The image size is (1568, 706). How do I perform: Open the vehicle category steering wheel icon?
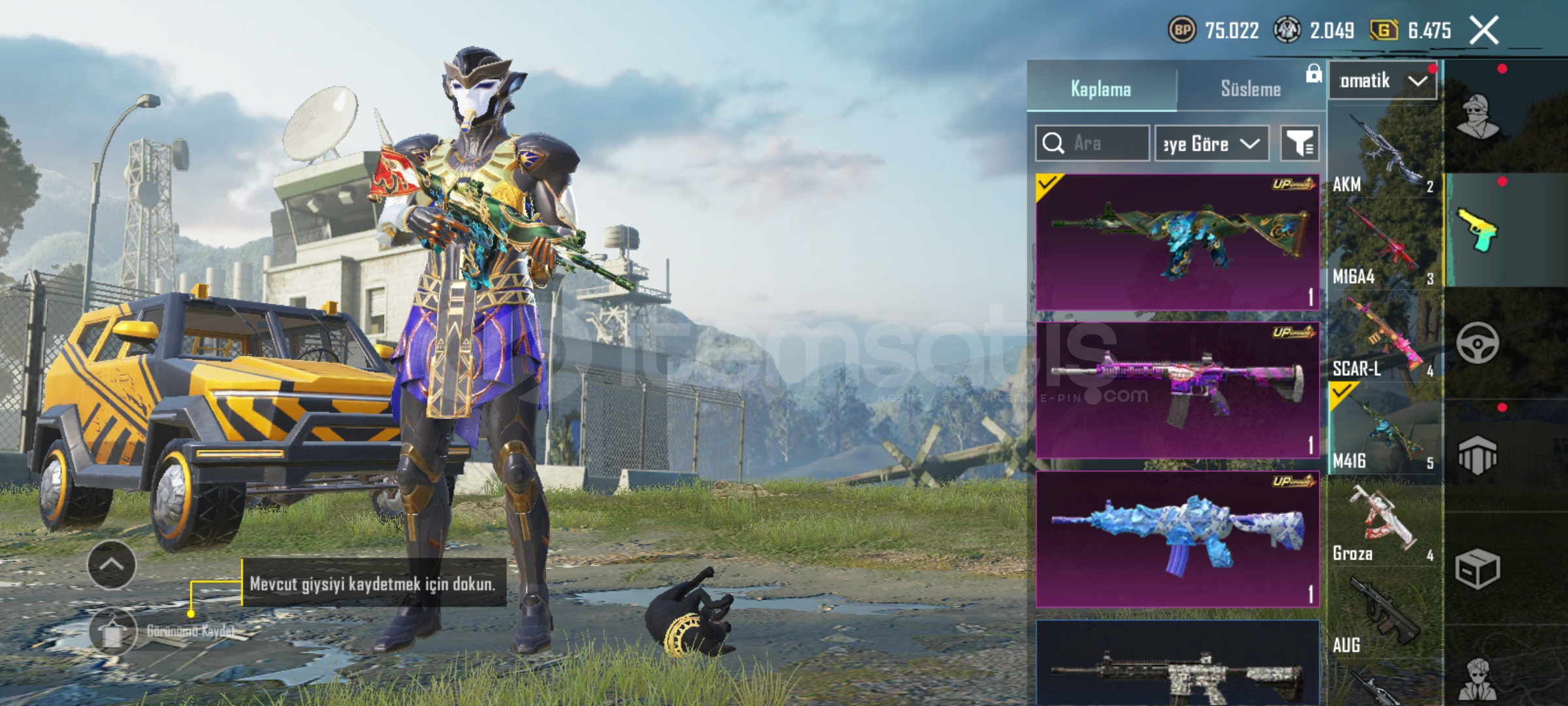tap(1477, 343)
